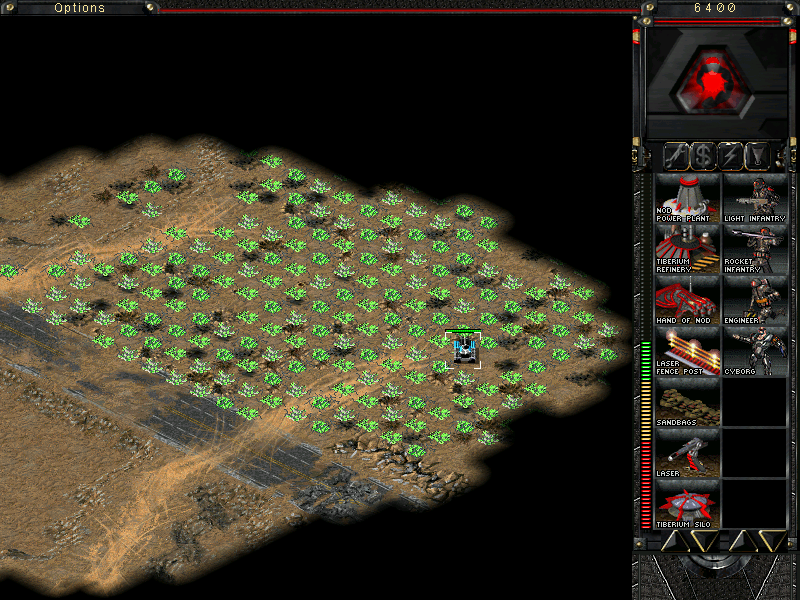The width and height of the screenshot is (800, 600).
Task: Select Hand of Nod structure
Action: (x=687, y=300)
